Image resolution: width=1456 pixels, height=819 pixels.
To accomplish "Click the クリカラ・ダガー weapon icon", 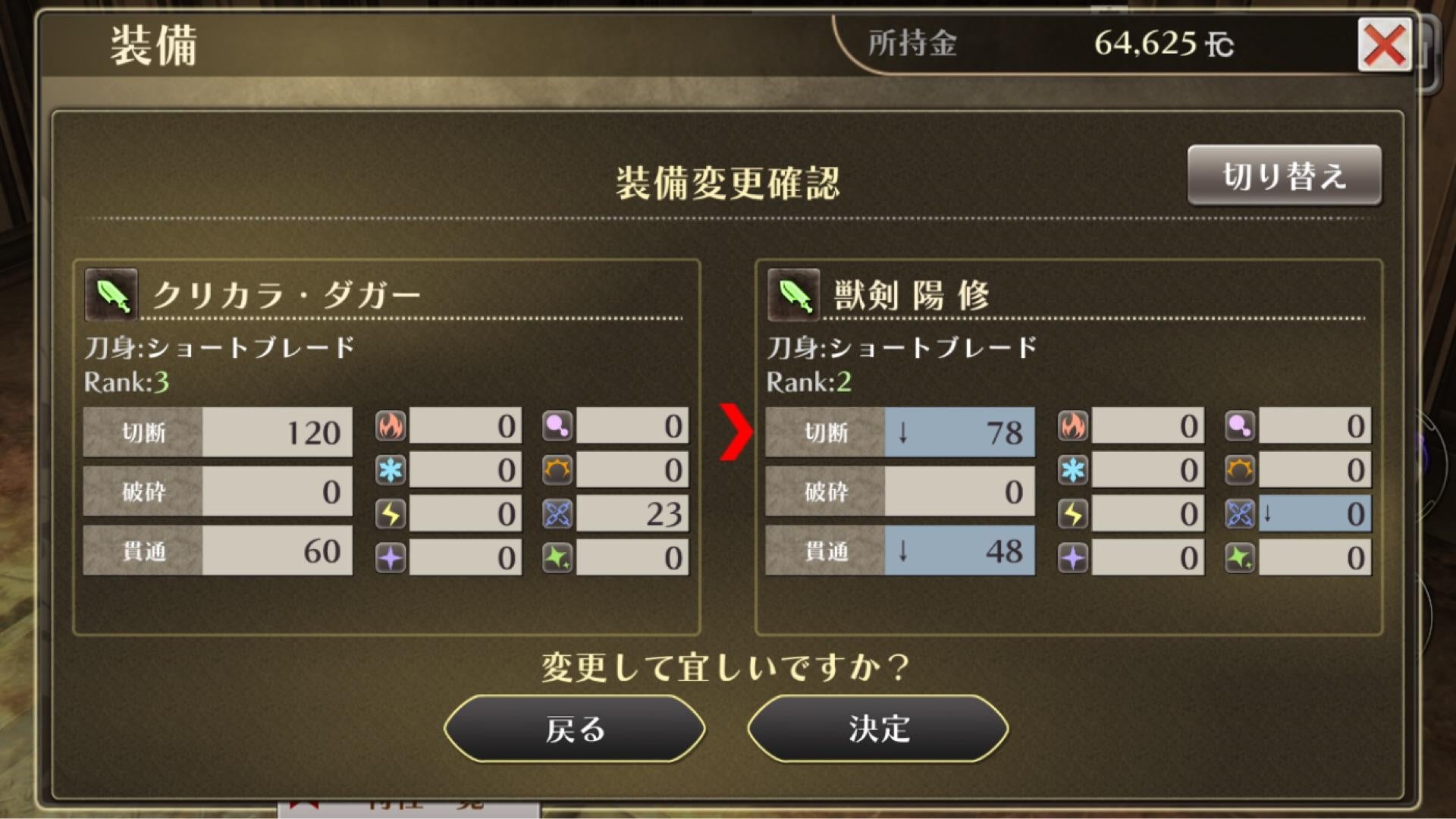I will (111, 296).
